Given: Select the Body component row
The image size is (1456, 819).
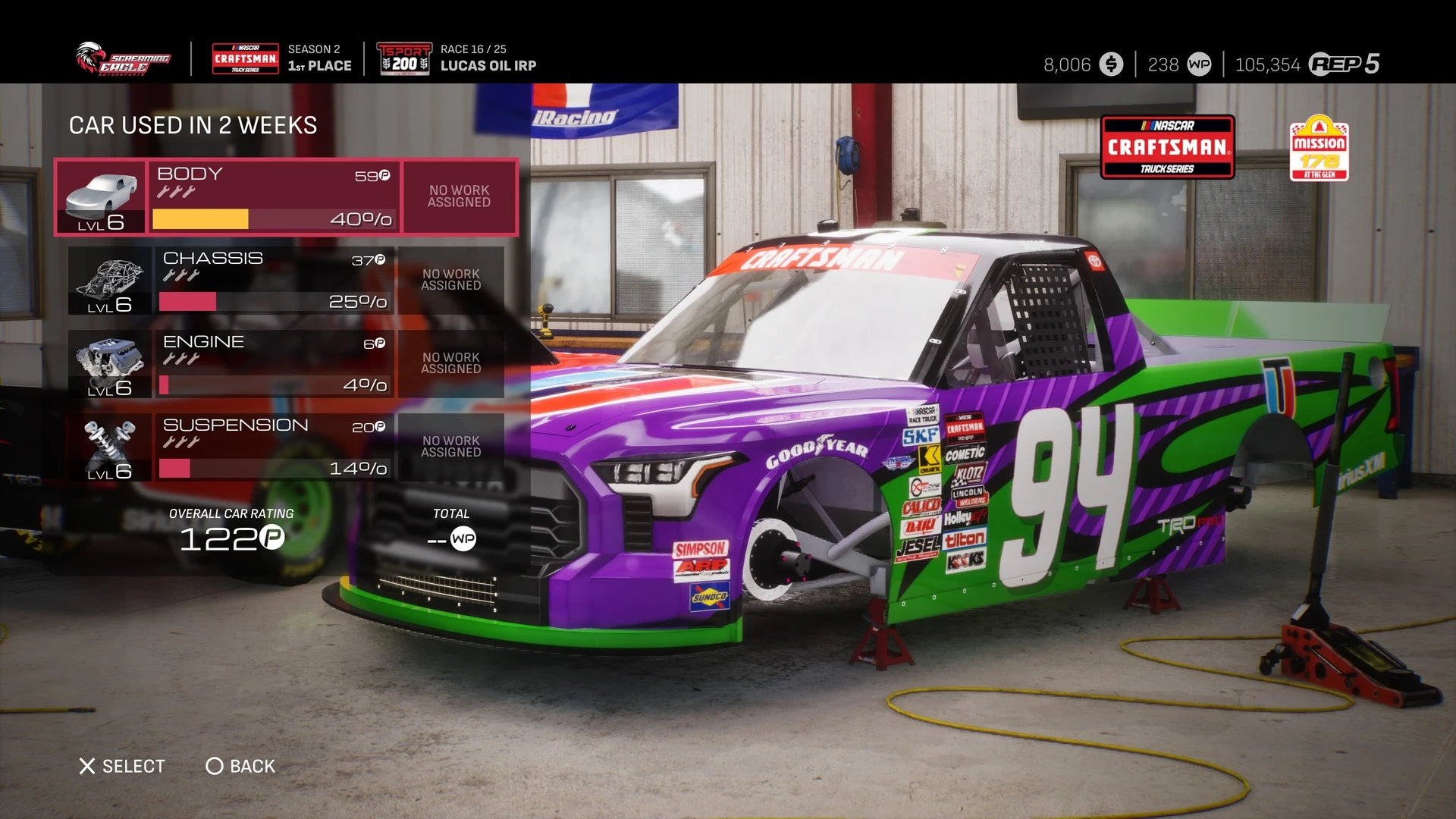Looking at the screenshot, I should (273, 196).
